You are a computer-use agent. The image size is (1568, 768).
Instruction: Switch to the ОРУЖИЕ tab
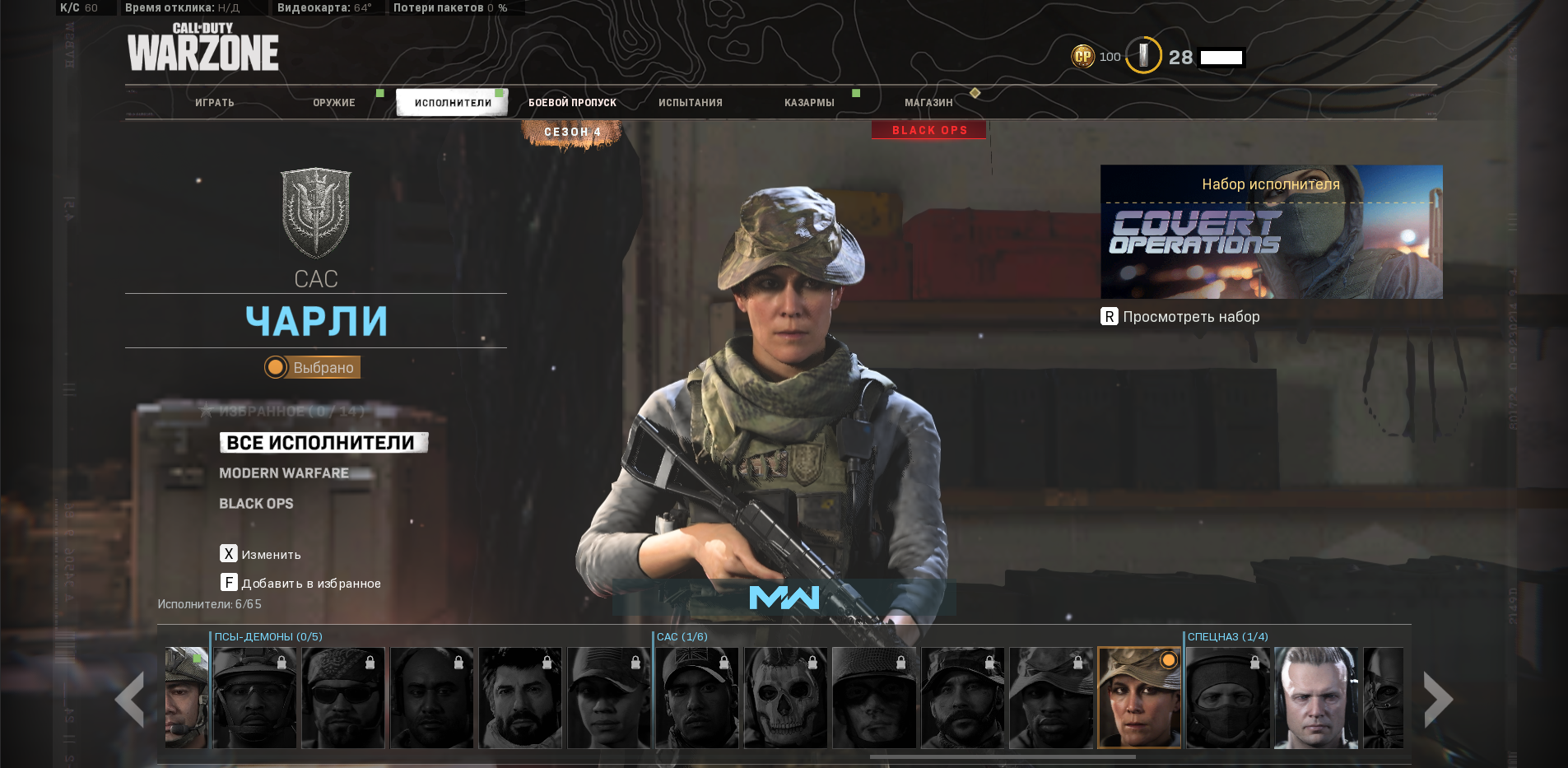[x=334, y=102]
